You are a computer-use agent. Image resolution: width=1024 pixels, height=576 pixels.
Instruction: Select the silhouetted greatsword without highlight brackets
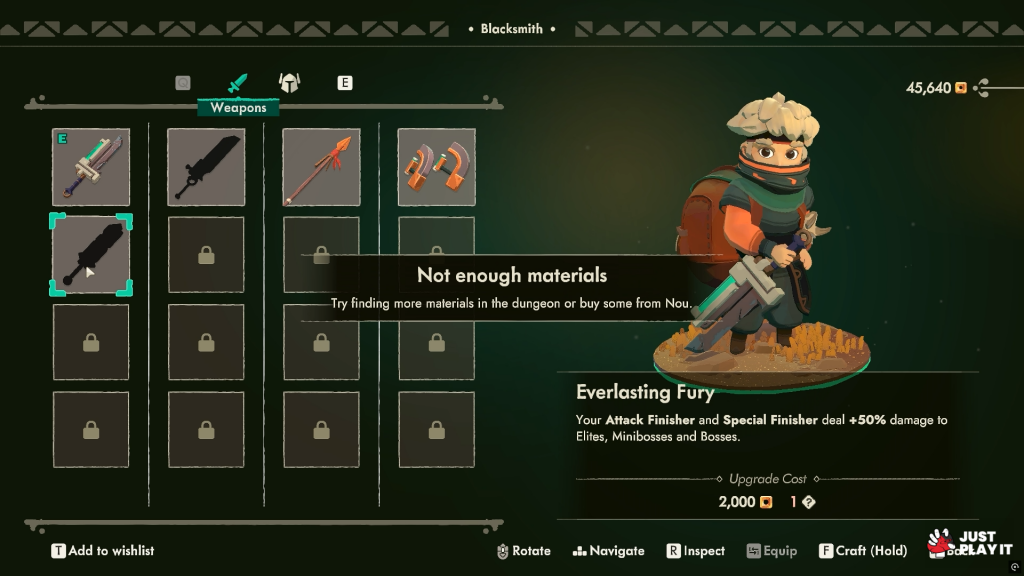(206, 167)
